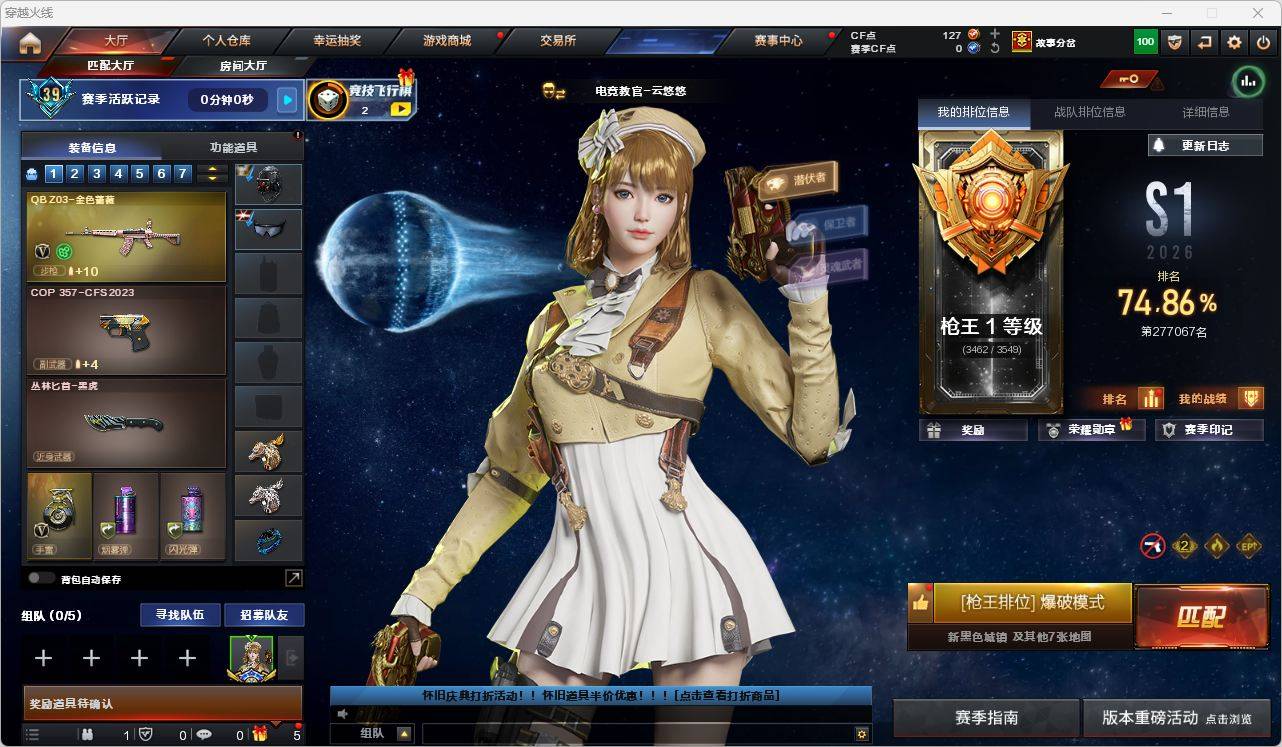
Task: Open the 交易所 trading menu
Action: 558,41
